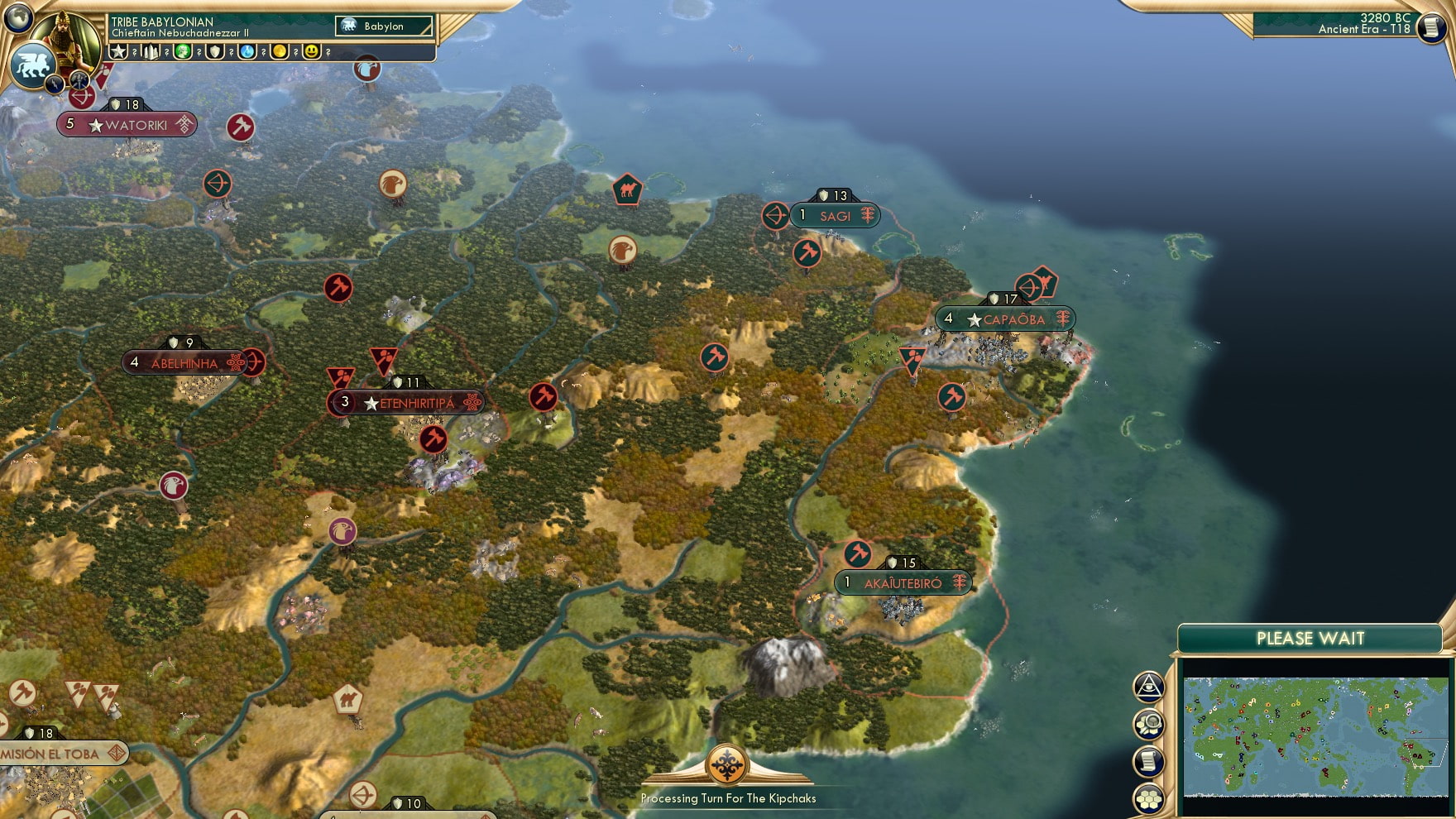Click the science flask icon in the top bar

[246, 51]
